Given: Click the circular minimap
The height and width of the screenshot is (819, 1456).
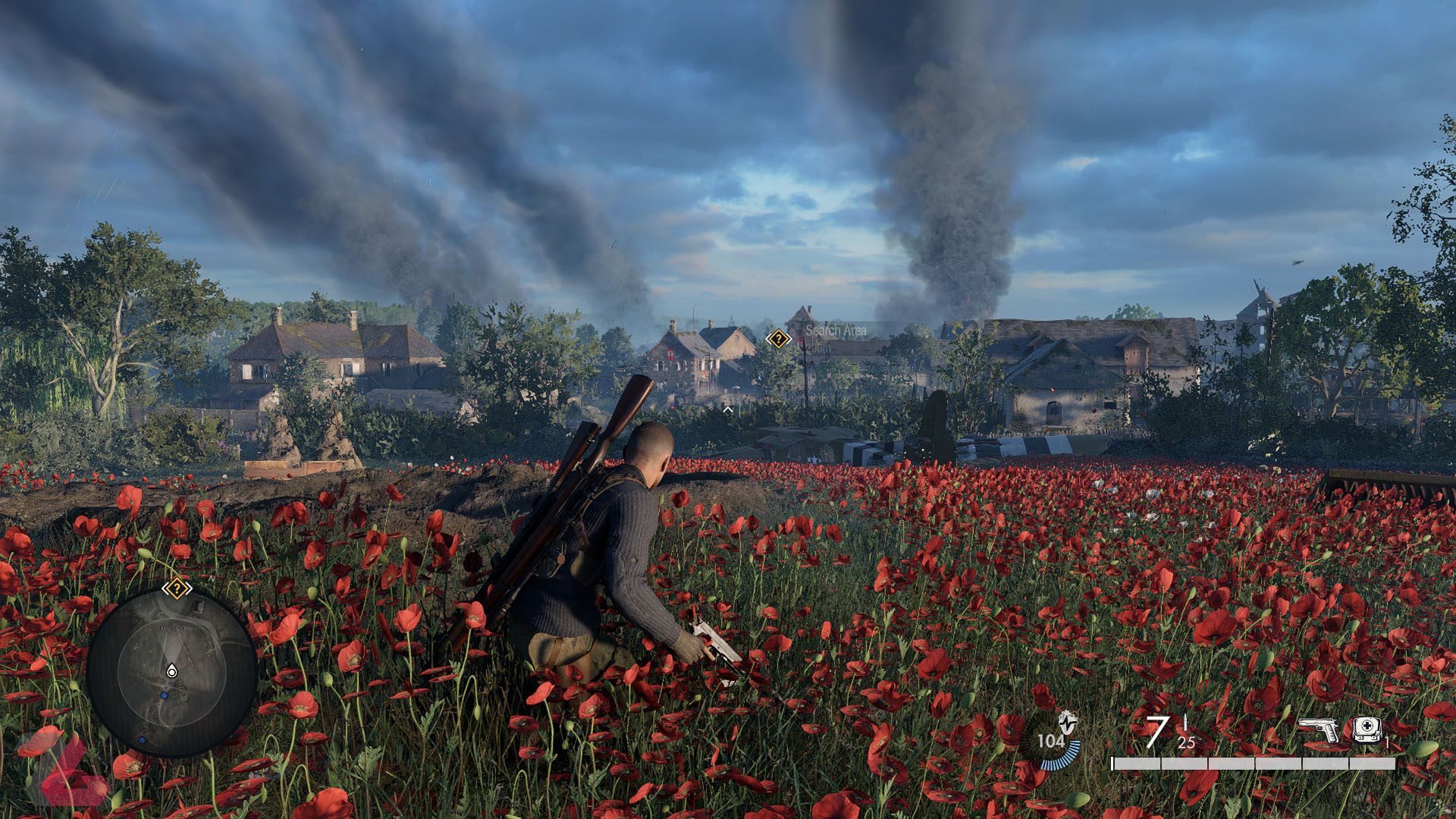Looking at the screenshot, I should coord(172,672).
